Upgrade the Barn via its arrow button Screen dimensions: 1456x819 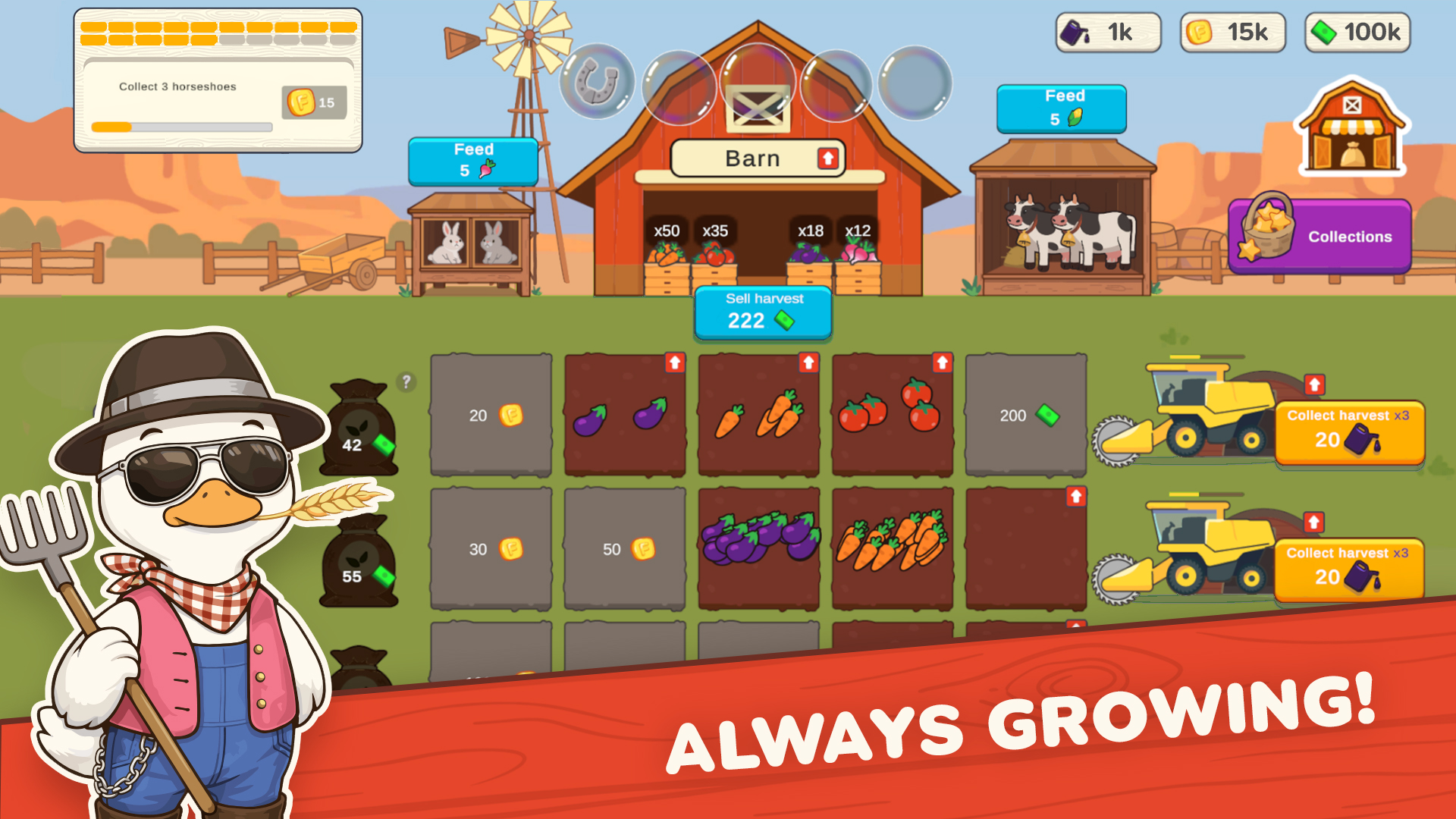click(x=827, y=158)
